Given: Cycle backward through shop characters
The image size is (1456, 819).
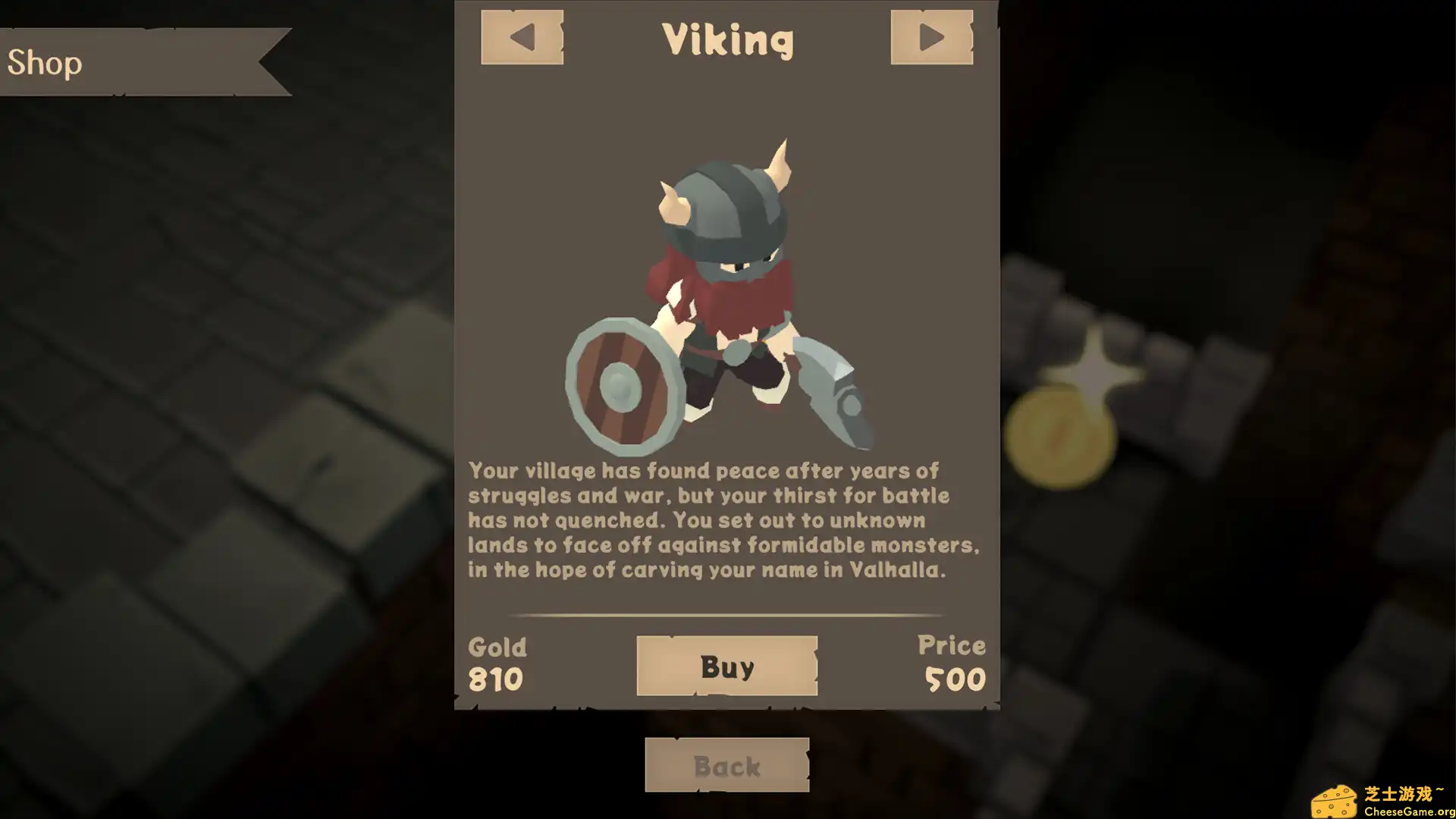Looking at the screenshot, I should click(522, 36).
